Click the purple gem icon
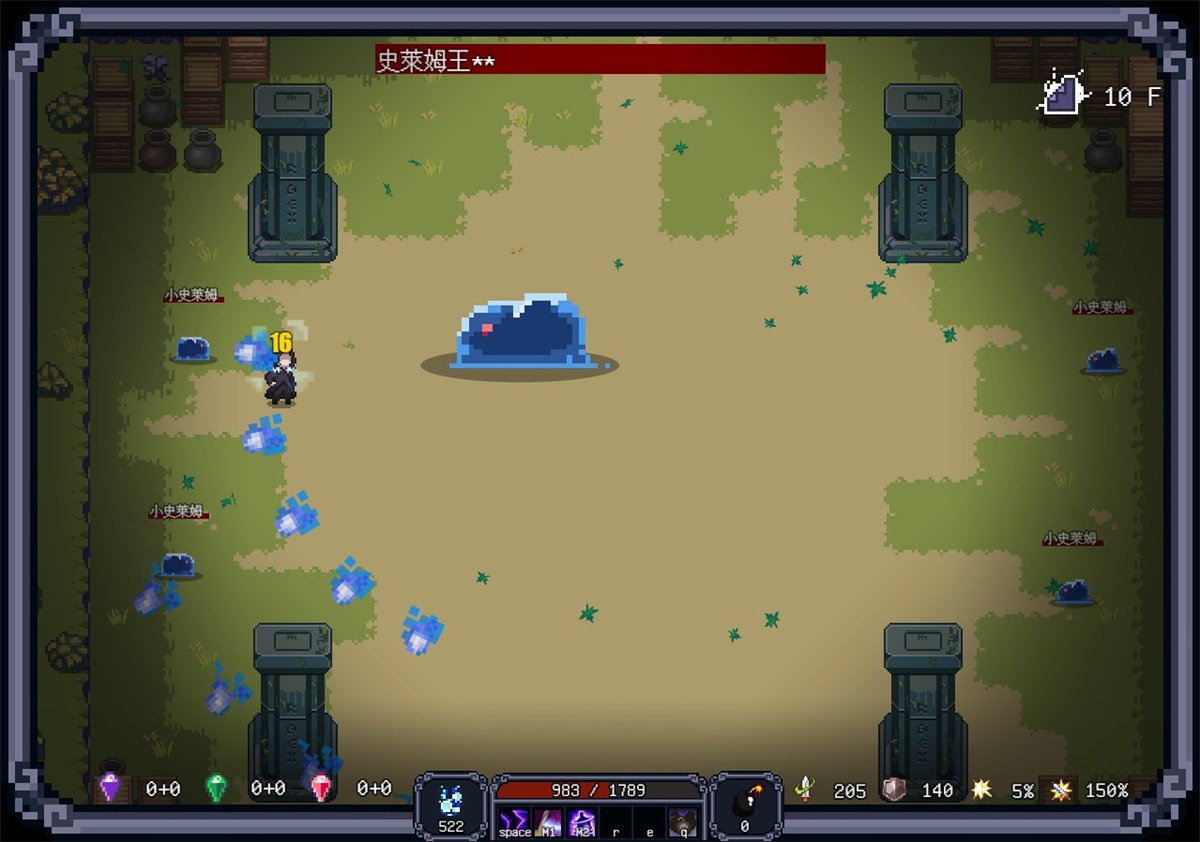 click(109, 788)
